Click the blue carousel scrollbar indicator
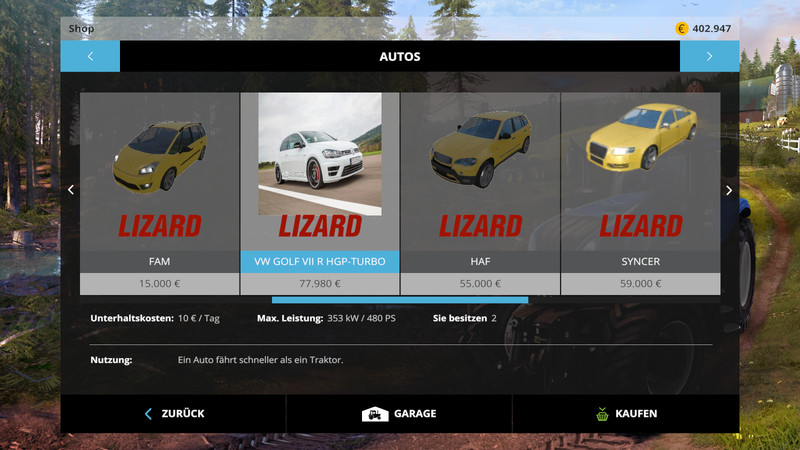This screenshot has height=450, width=800. tap(400, 299)
